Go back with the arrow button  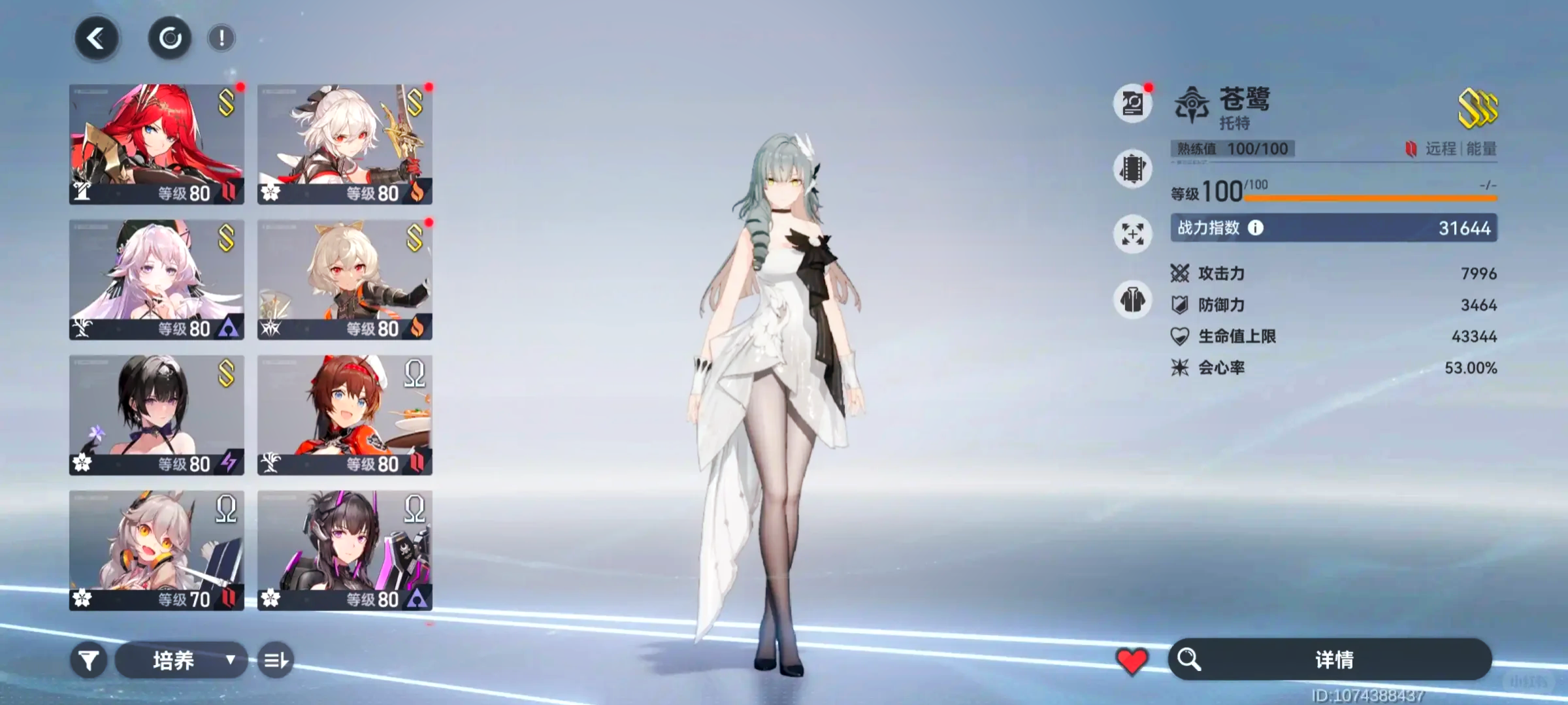pos(97,39)
